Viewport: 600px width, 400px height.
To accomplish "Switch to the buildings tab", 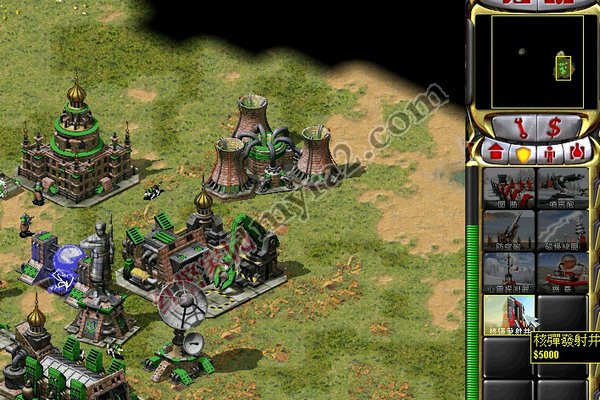I will [x=494, y=153].
